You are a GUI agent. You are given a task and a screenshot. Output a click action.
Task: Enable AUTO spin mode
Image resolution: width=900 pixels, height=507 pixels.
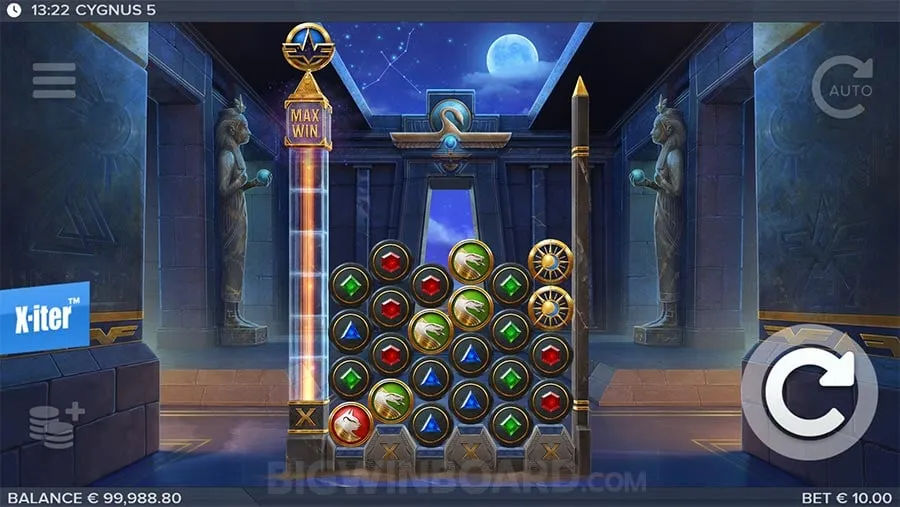click(842, 86)
